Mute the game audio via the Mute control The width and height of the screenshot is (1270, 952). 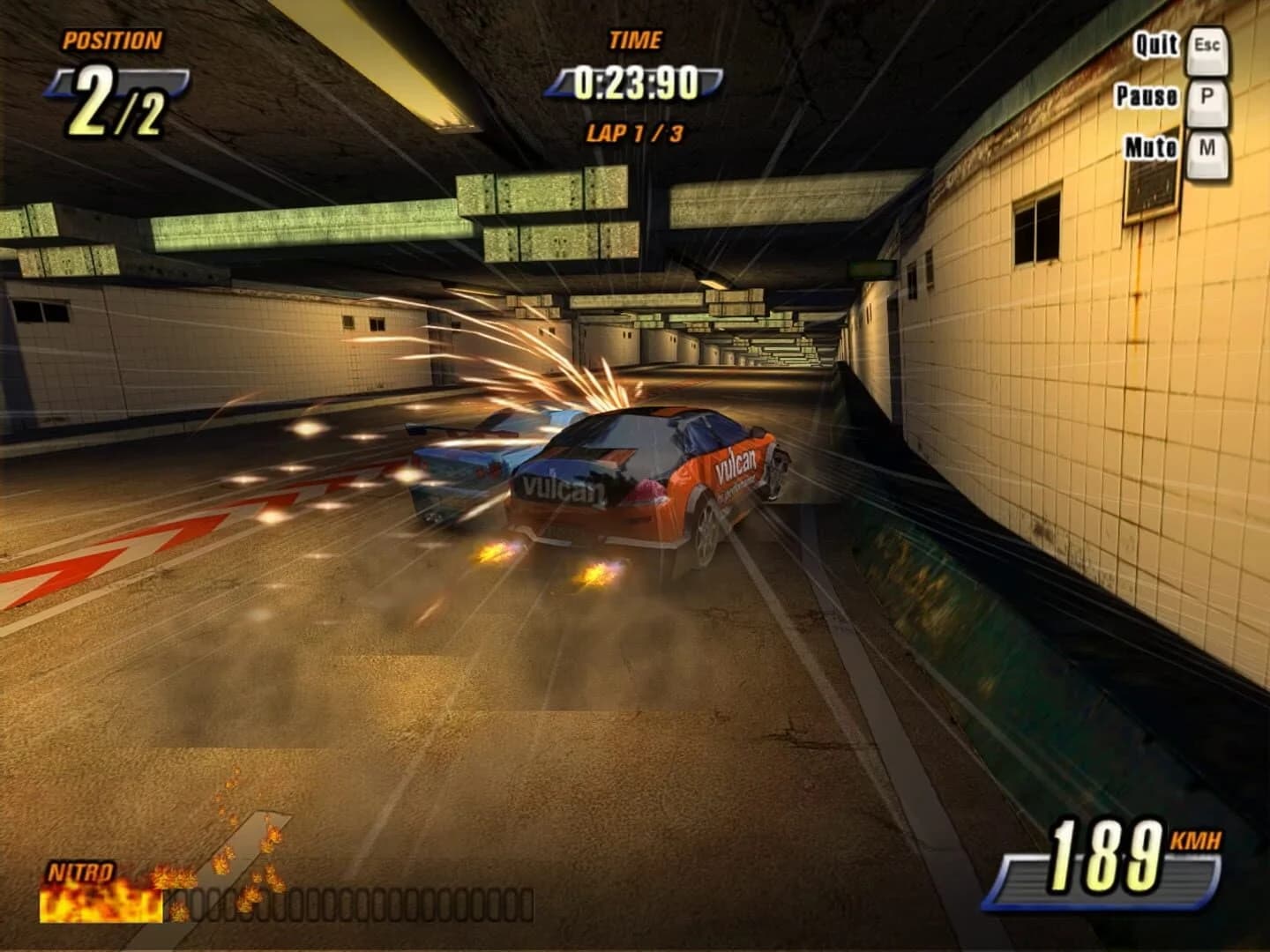[x=1149, y=149]
